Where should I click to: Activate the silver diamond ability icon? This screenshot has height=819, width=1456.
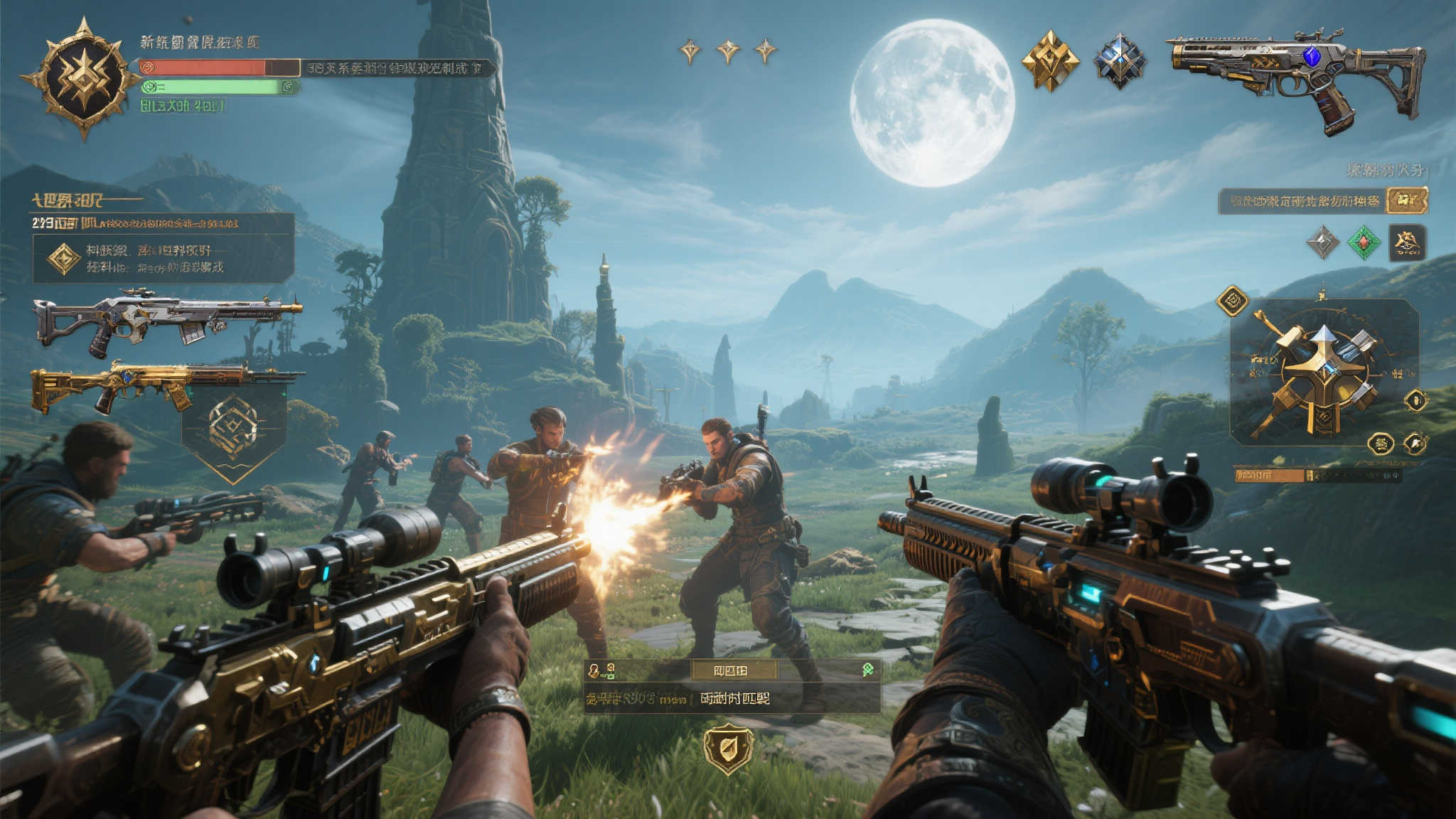[x=1322, y=242]
